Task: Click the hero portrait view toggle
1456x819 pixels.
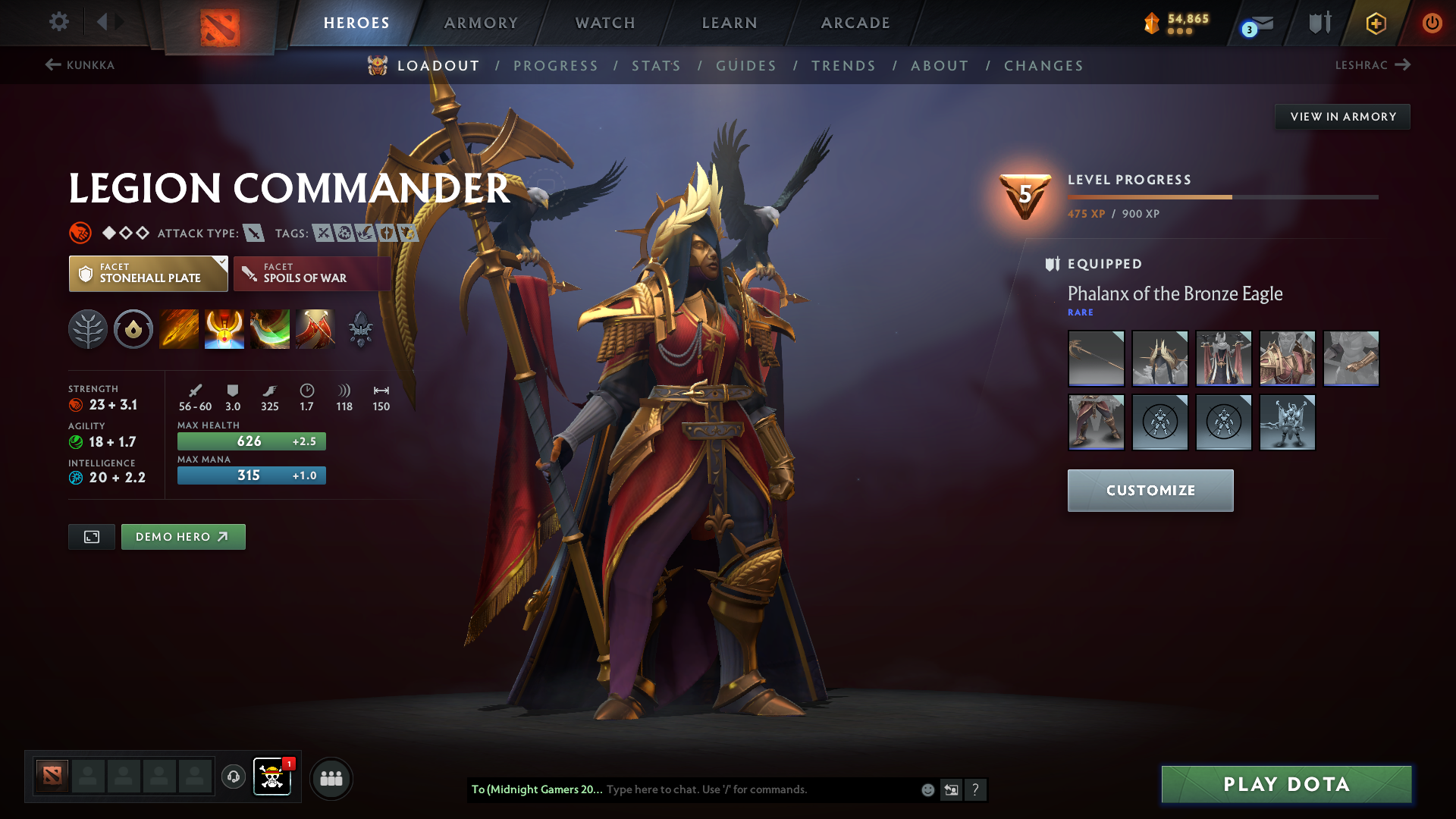Action: pos(91,536)
